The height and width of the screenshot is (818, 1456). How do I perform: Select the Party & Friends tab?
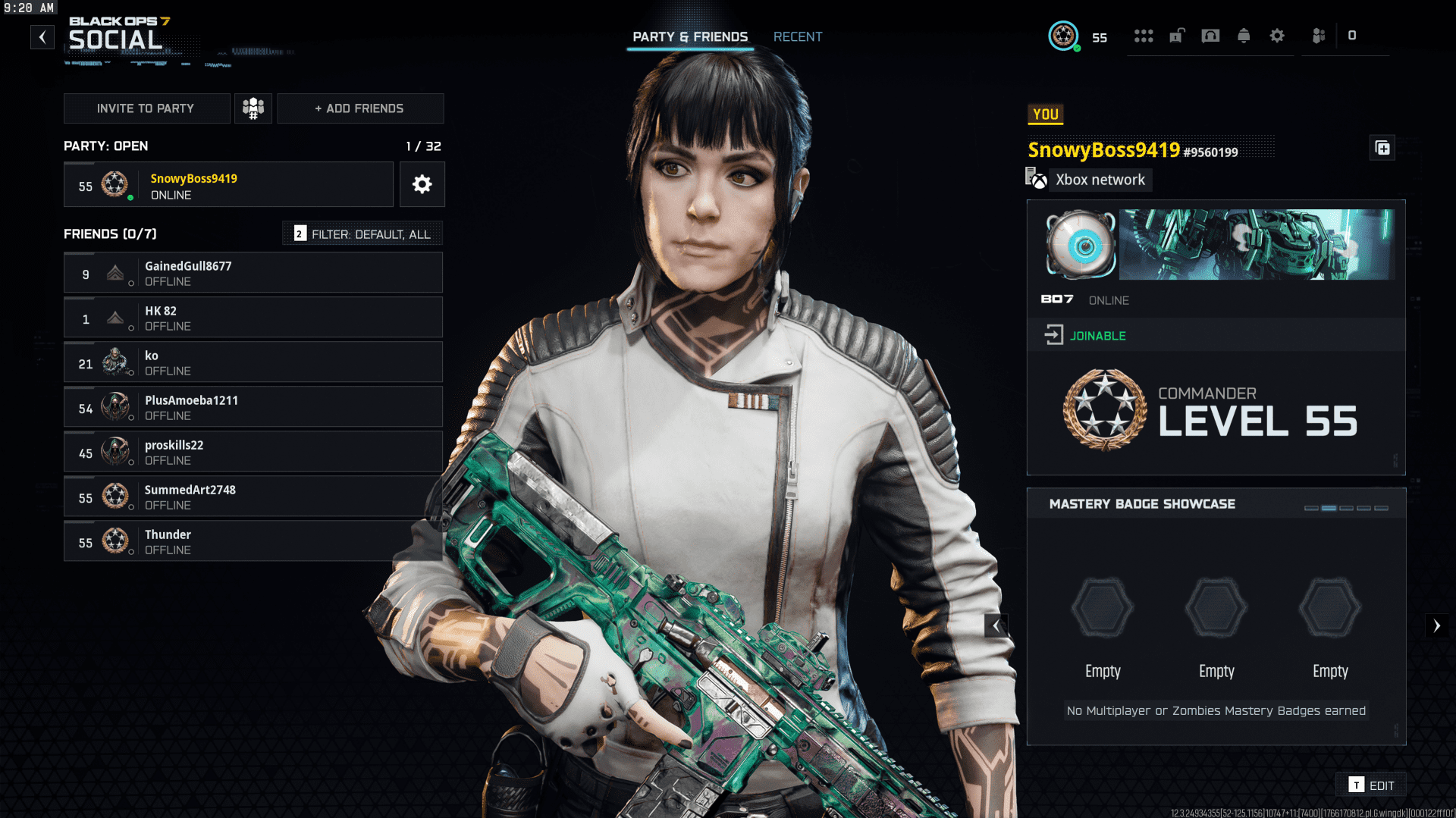coord(690,36)
